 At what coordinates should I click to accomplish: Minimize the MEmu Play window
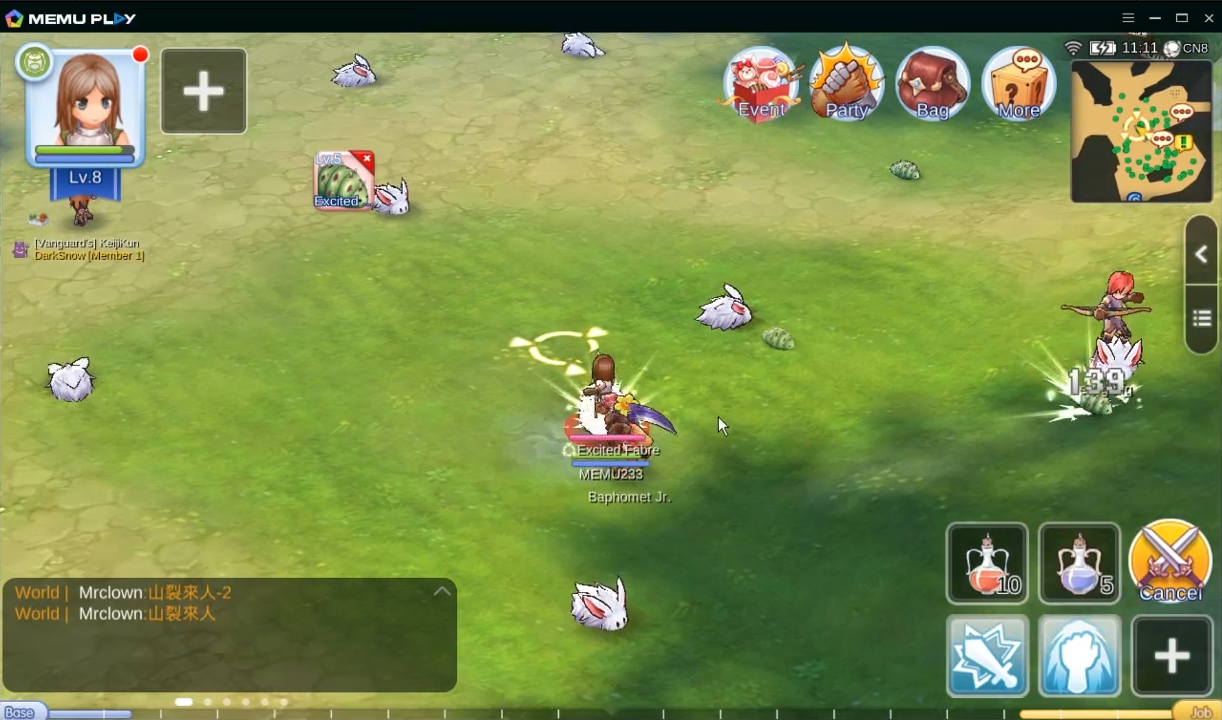[x=1155, y=18]
